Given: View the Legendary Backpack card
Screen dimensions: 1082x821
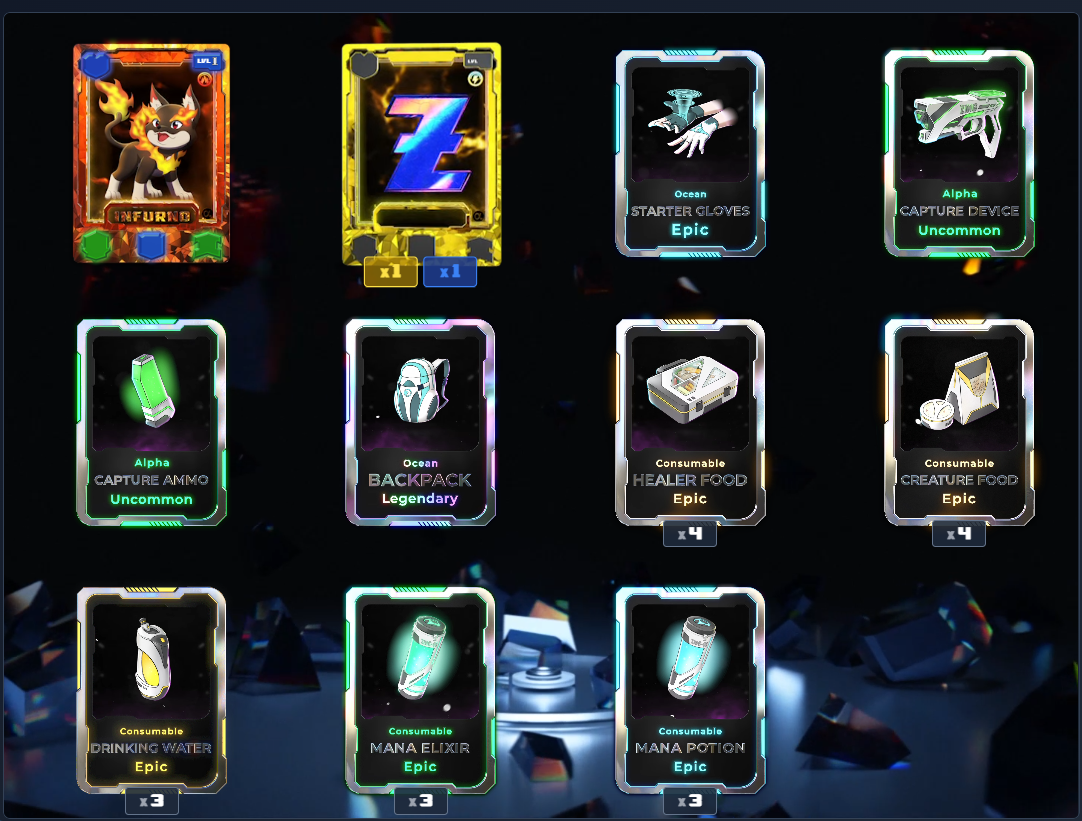Looking at the screenshot, I should 420,421.
